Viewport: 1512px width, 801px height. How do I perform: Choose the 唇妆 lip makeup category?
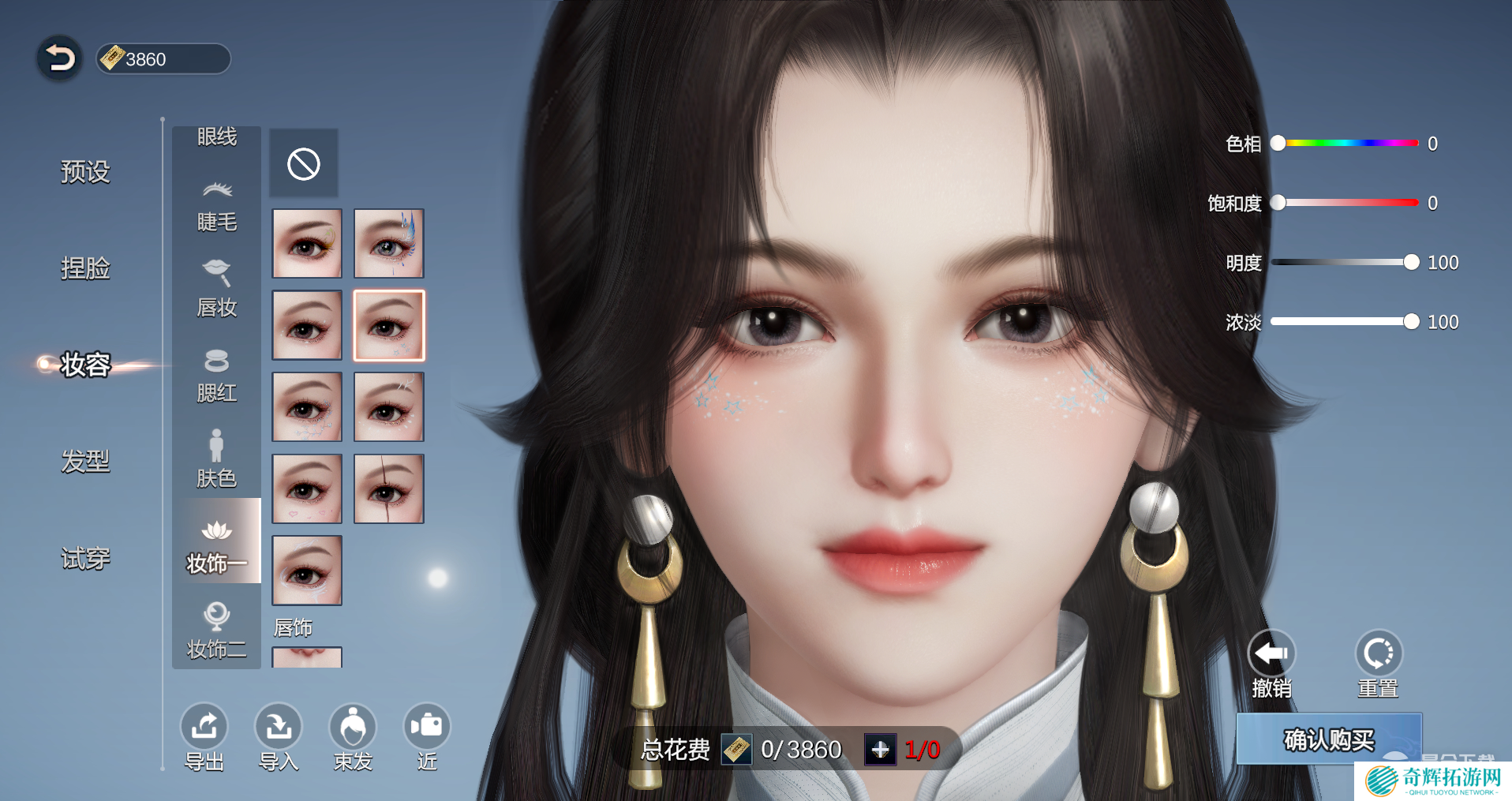pos(216,290)
